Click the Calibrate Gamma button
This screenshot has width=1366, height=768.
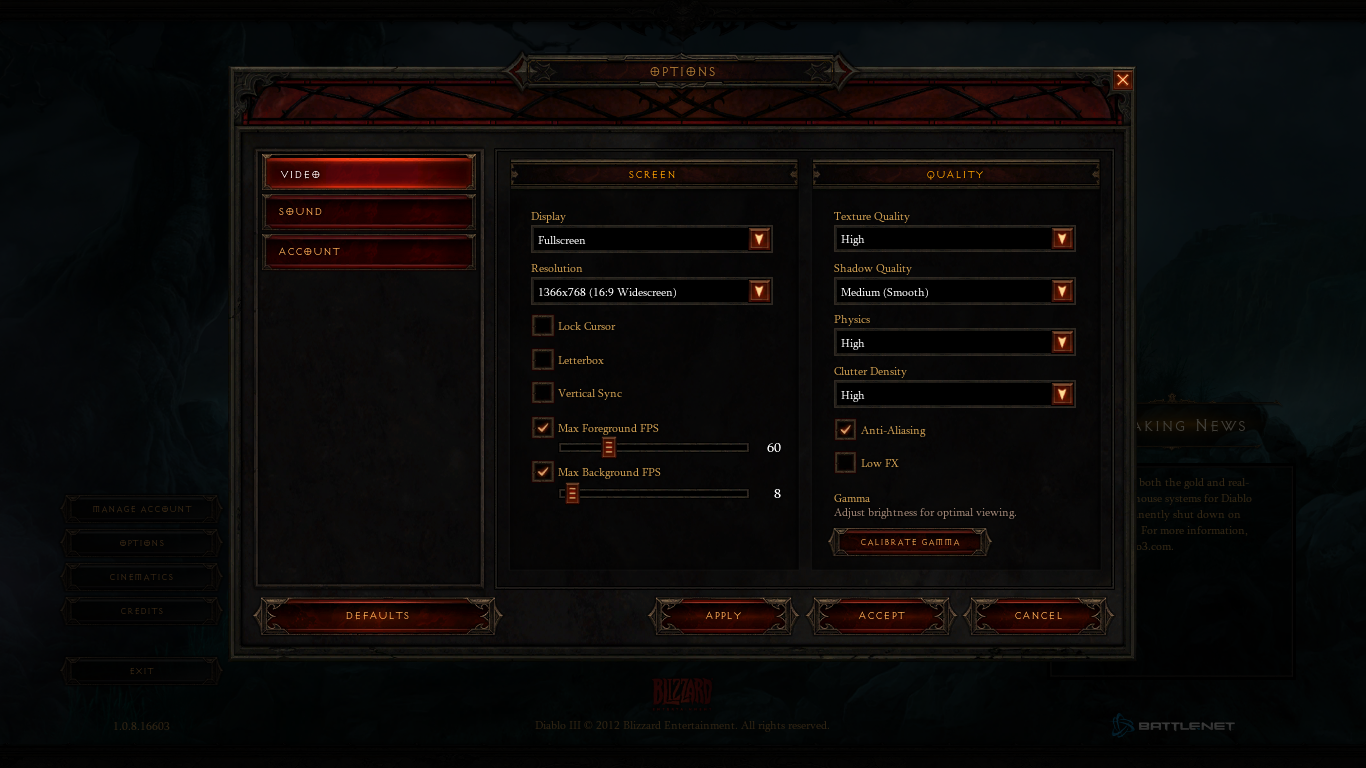(910, 542)
